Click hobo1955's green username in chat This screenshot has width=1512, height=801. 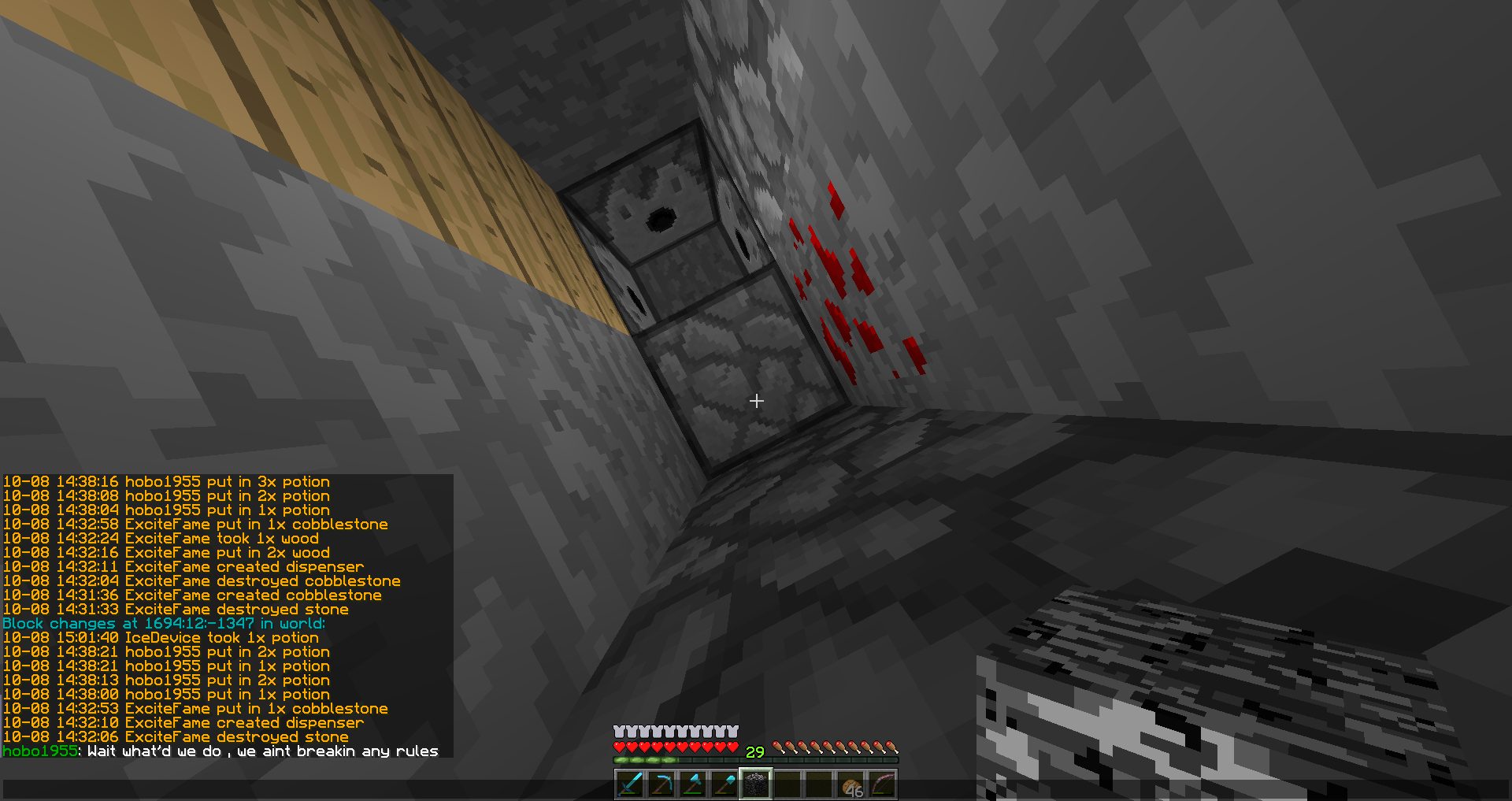[x=38, y=751]
